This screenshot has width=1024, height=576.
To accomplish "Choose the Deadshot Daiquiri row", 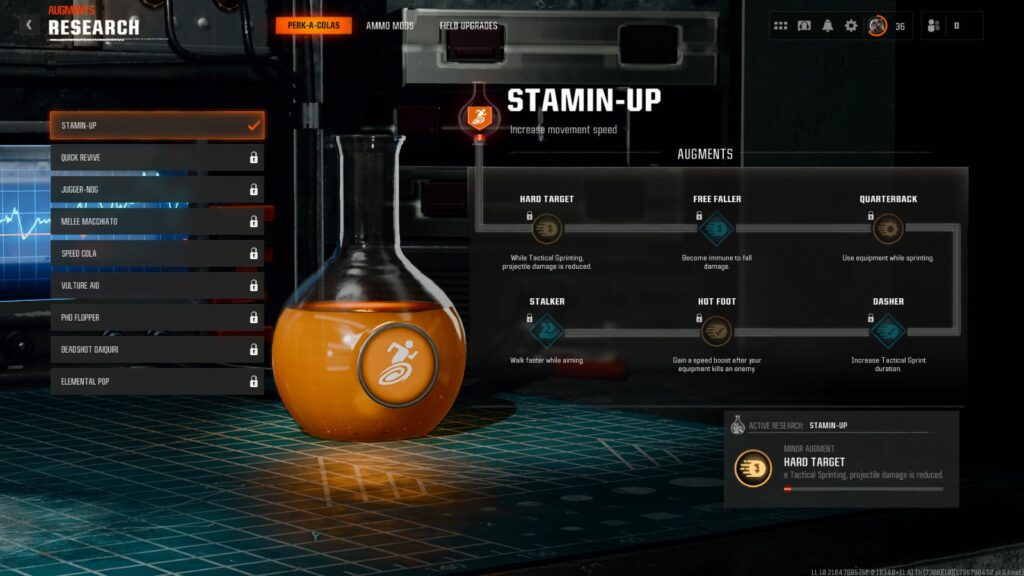I will 157,350.
